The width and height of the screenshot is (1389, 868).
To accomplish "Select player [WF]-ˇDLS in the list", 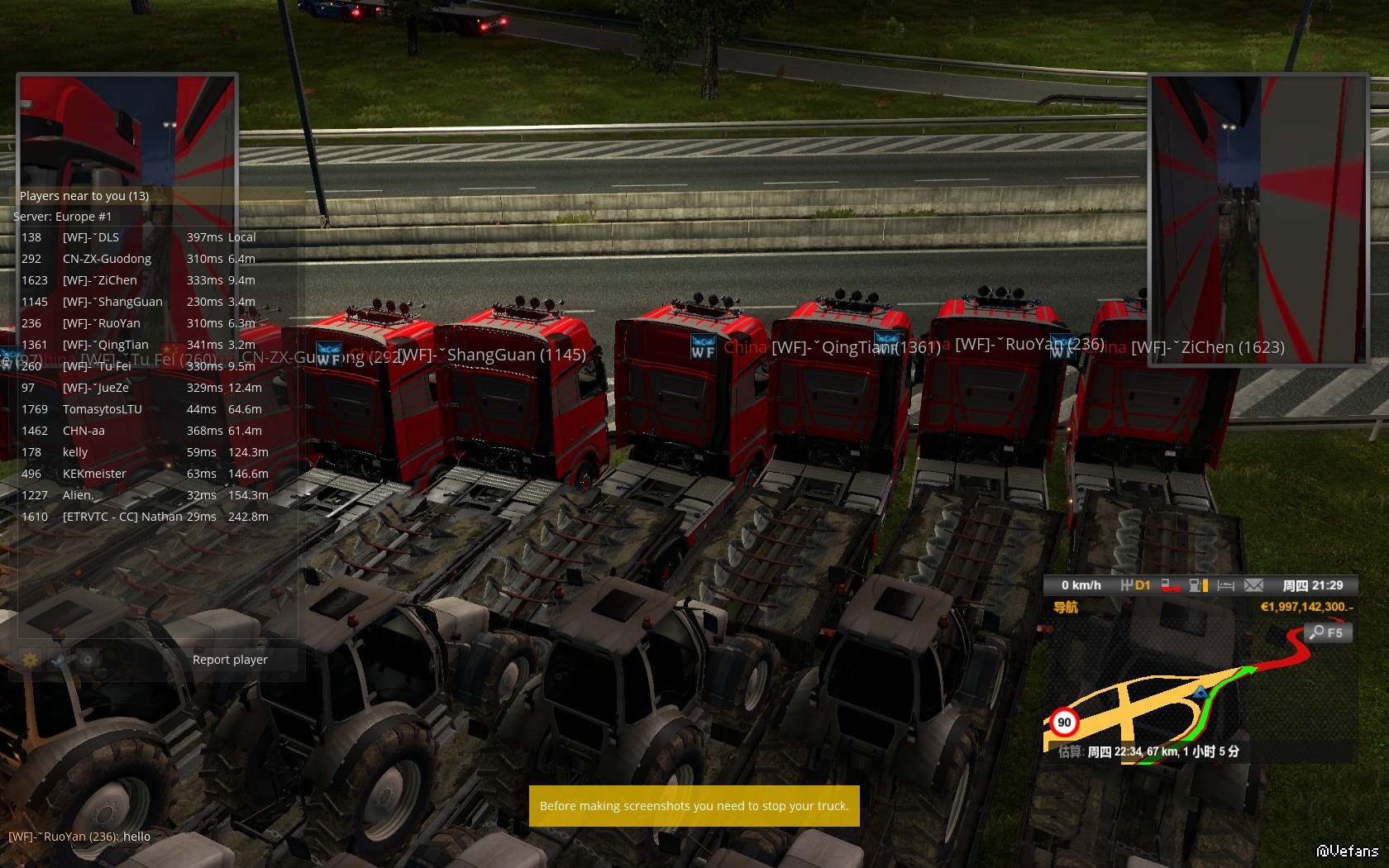I will click(91, 237).
